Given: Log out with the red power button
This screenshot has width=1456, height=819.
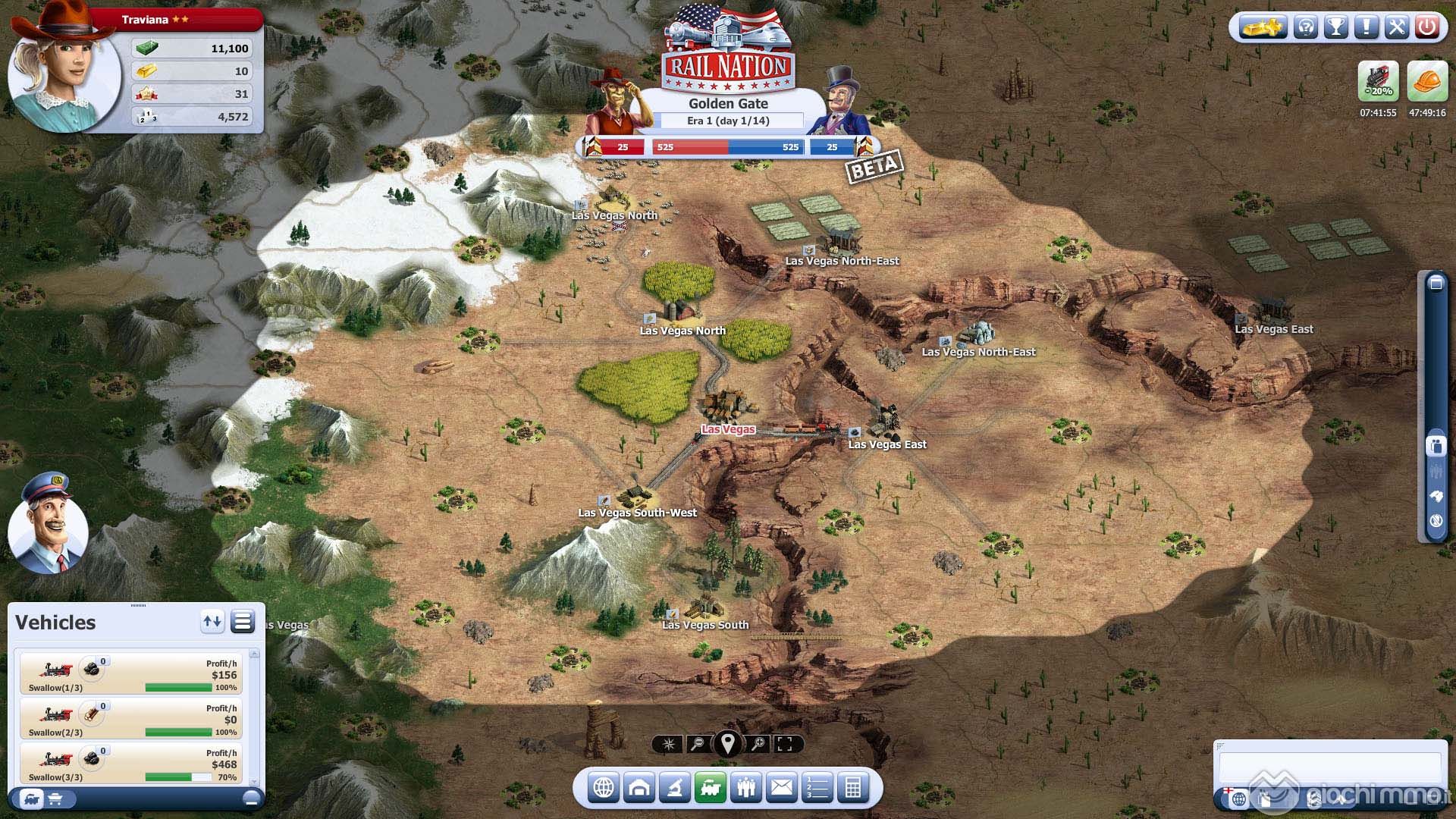Looking at the screenshot, I should (x=1426, y=28).
